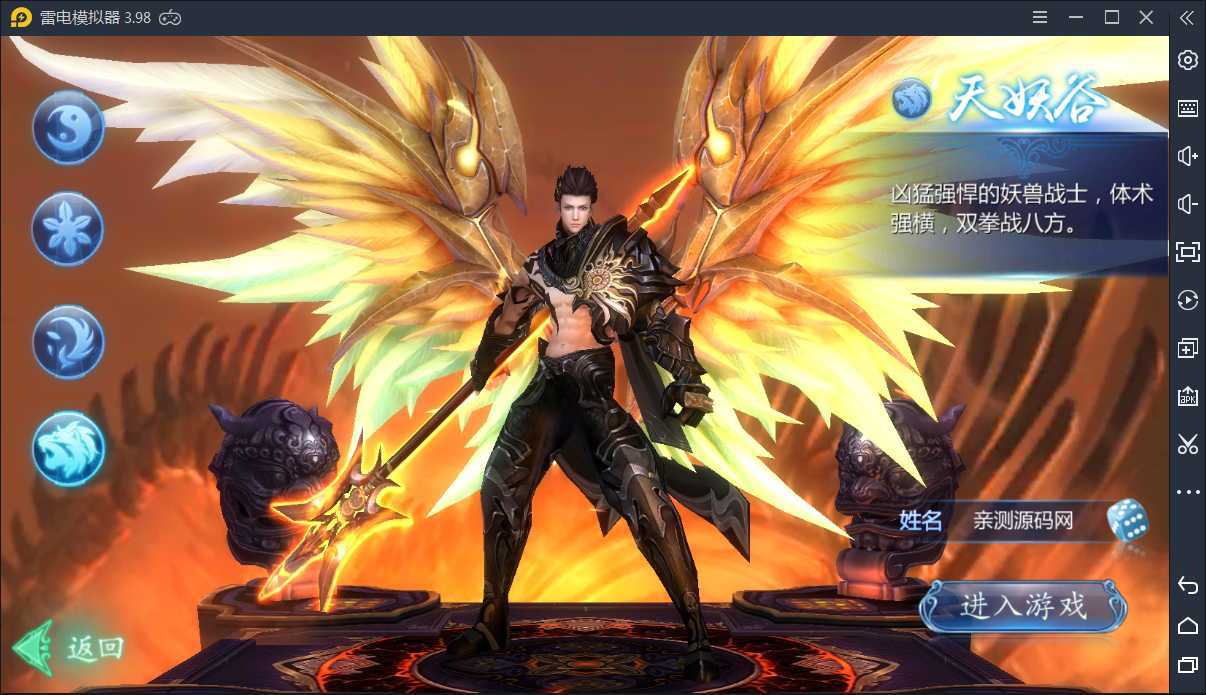Go back with the 返回 button

70,648
